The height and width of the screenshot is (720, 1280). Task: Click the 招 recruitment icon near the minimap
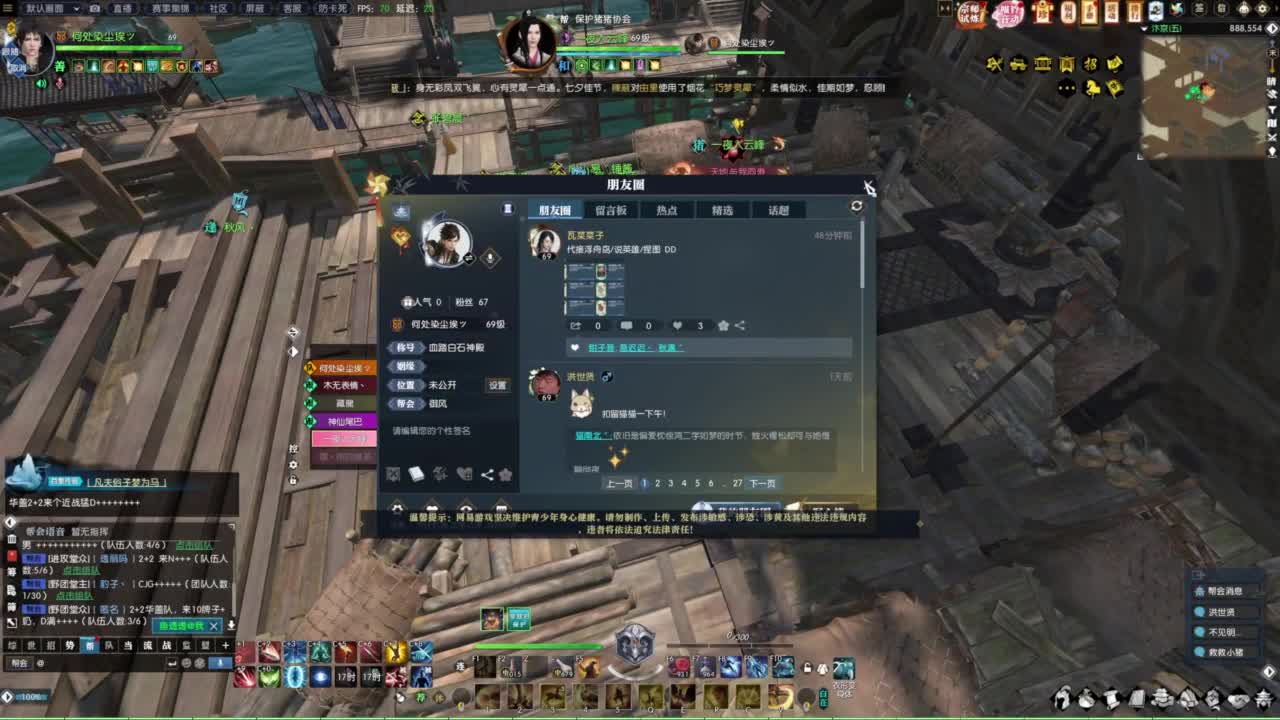1090,63
